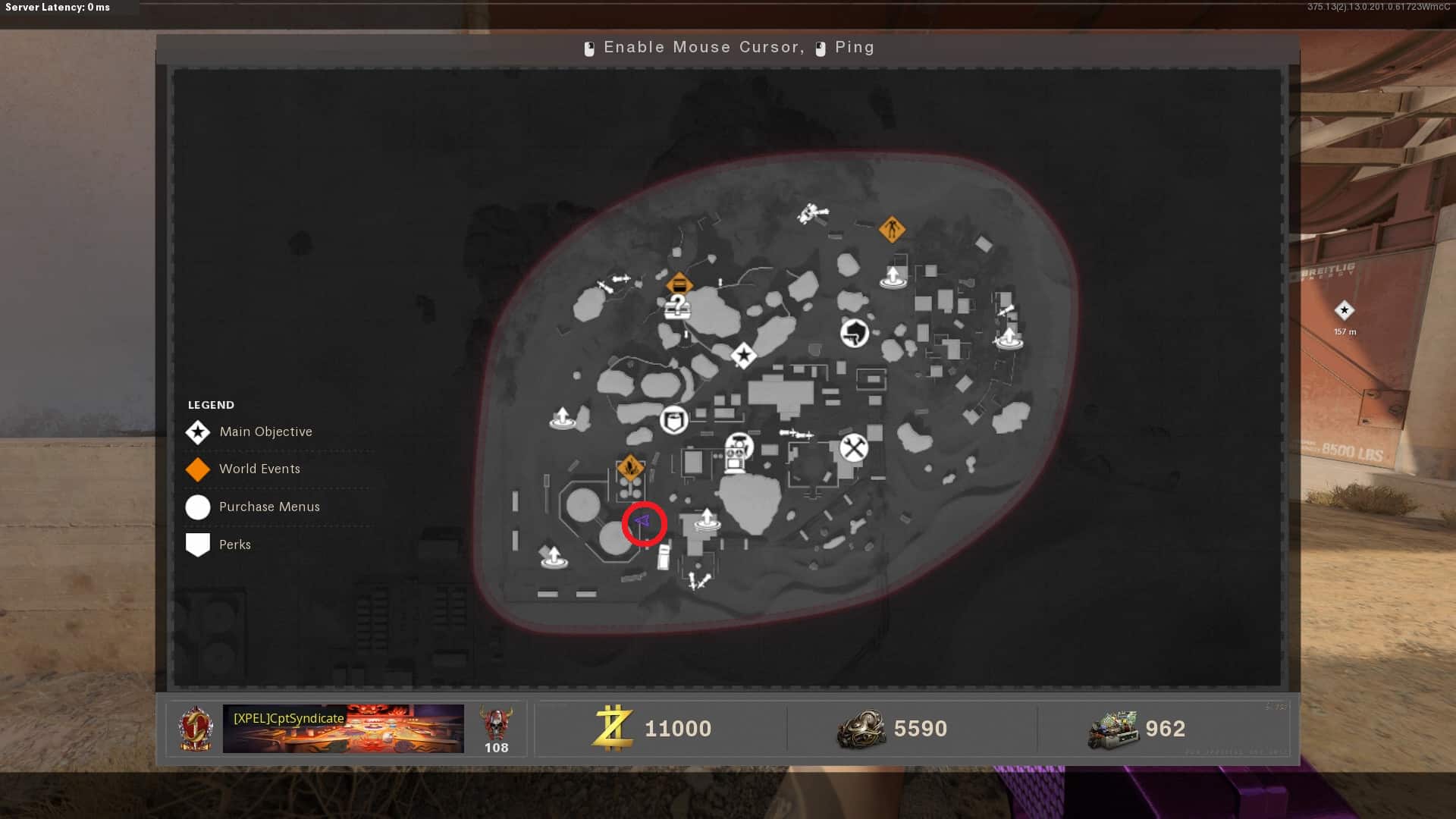Choose the Purchase Menus legend entry
Image resolution: width=1456 pixels, height=819 pixels.
click(269, 507)
